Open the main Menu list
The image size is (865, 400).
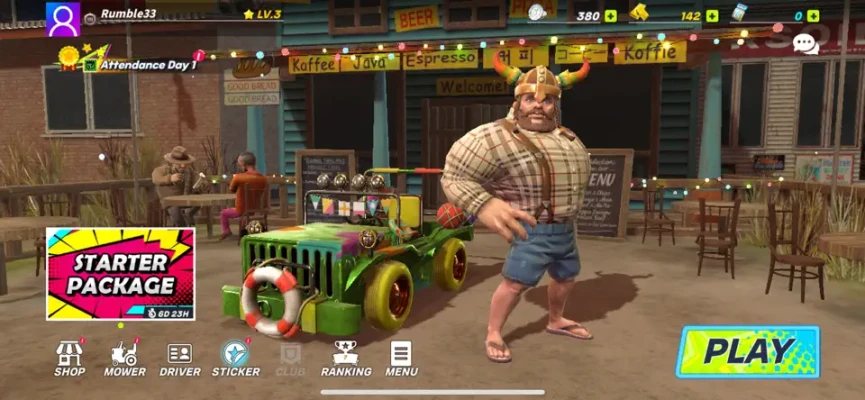(x=401, y=357)
